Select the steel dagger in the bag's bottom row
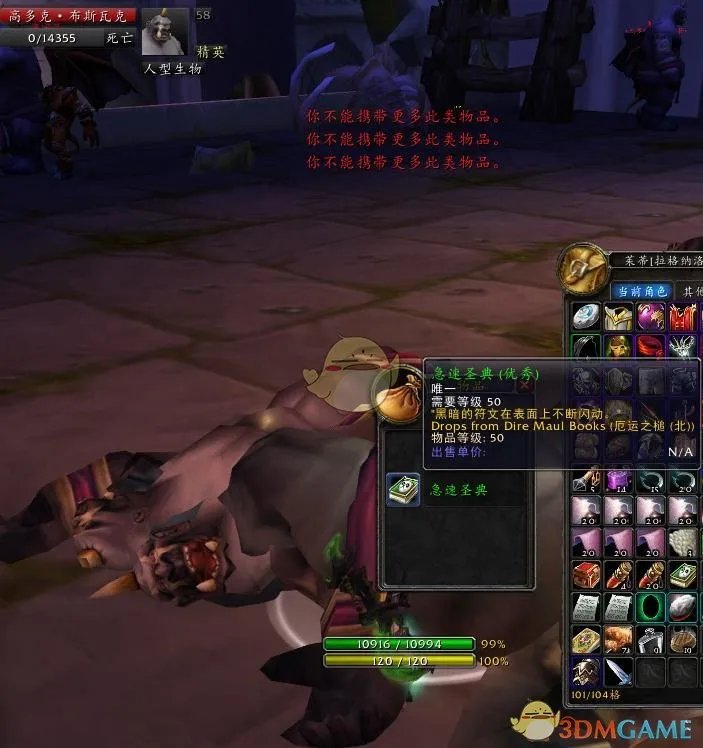The image size is (703, 748). click(x=618, y=671)
